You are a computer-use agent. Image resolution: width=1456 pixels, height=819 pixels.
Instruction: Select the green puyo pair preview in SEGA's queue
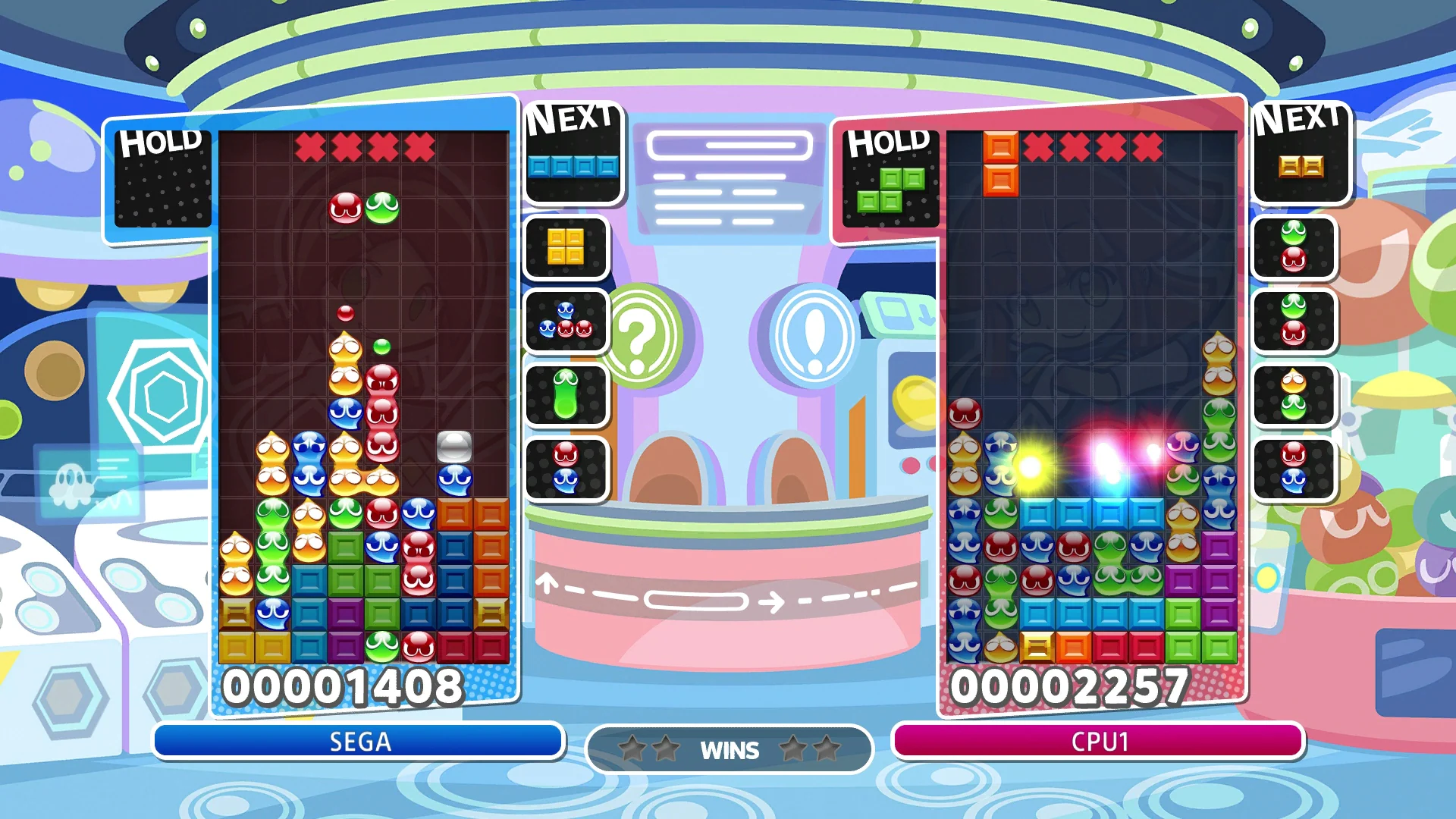[566, 395]
